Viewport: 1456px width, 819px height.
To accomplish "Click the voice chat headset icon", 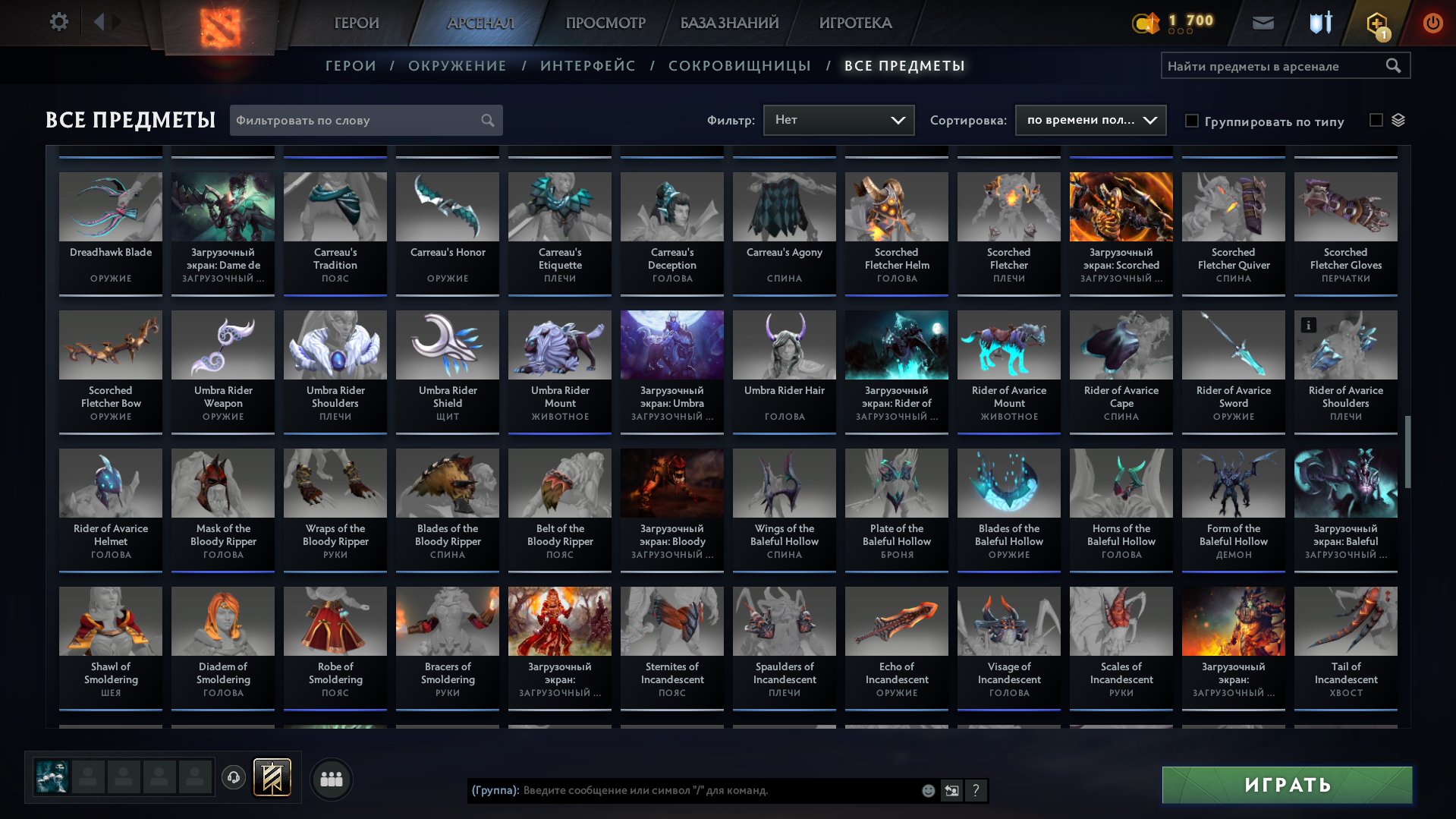I will click(x=232, y=776).
